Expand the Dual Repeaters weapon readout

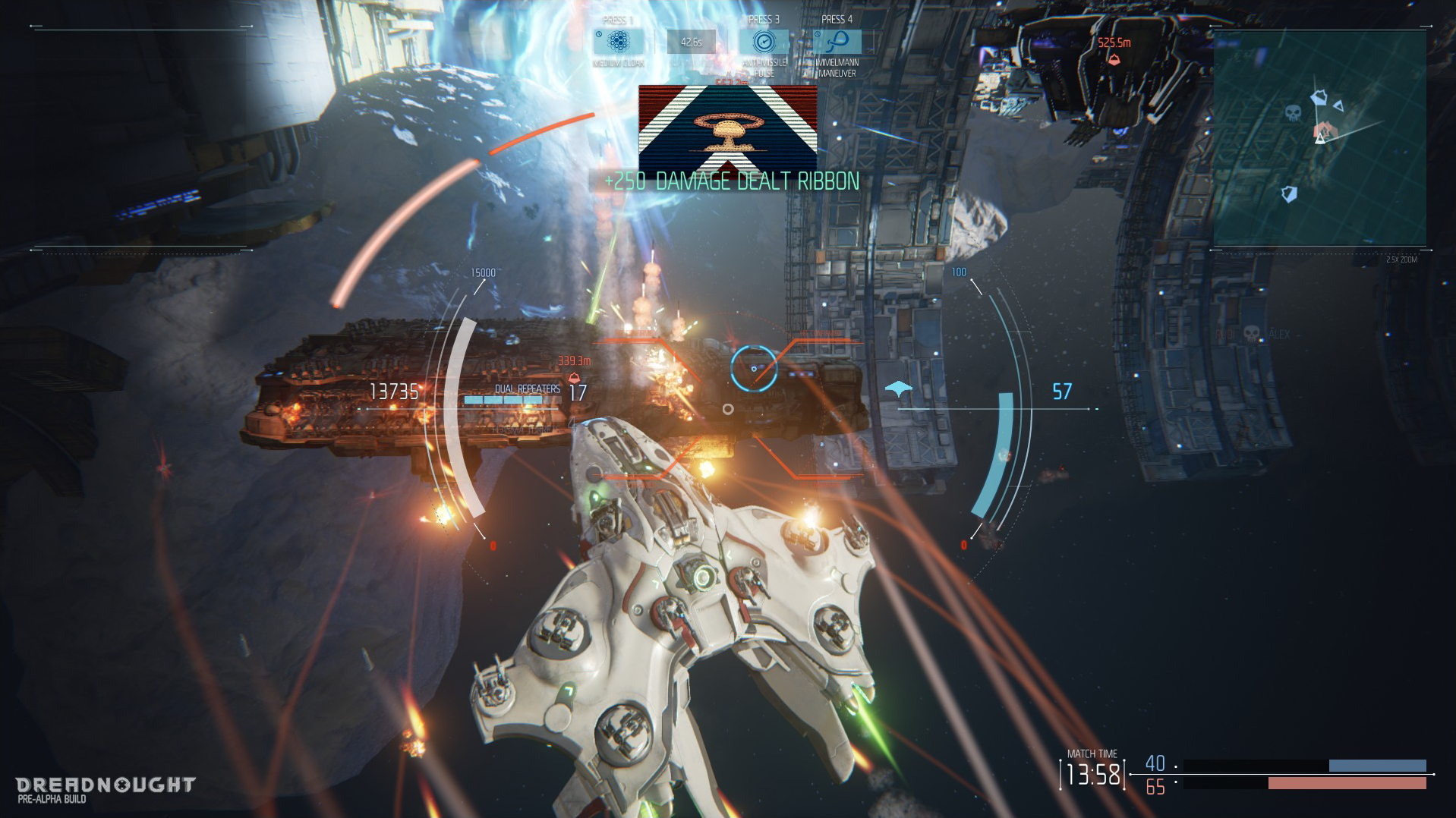[528, 389]
